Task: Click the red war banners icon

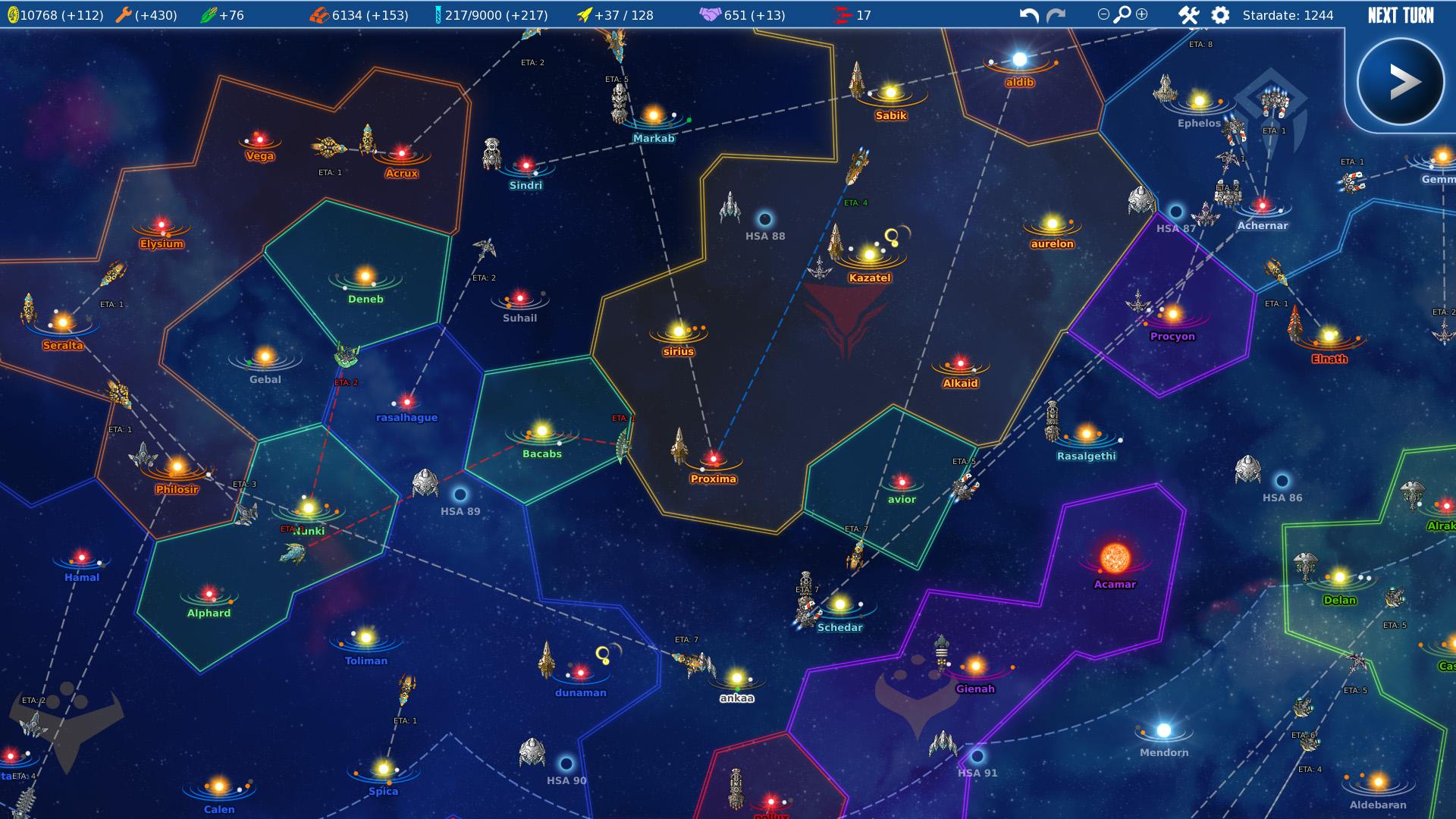Action: [843, 13]
